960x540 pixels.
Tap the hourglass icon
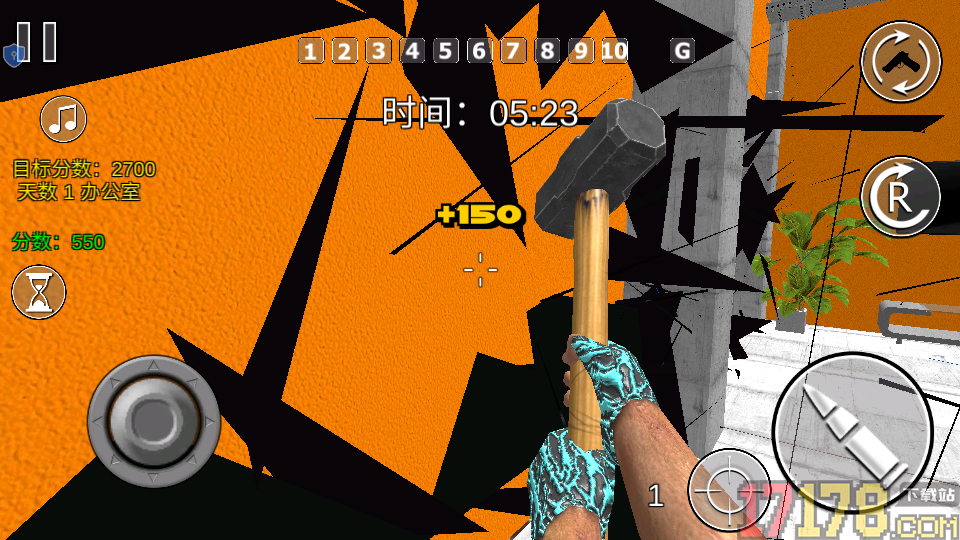click(x=39, y=293)
